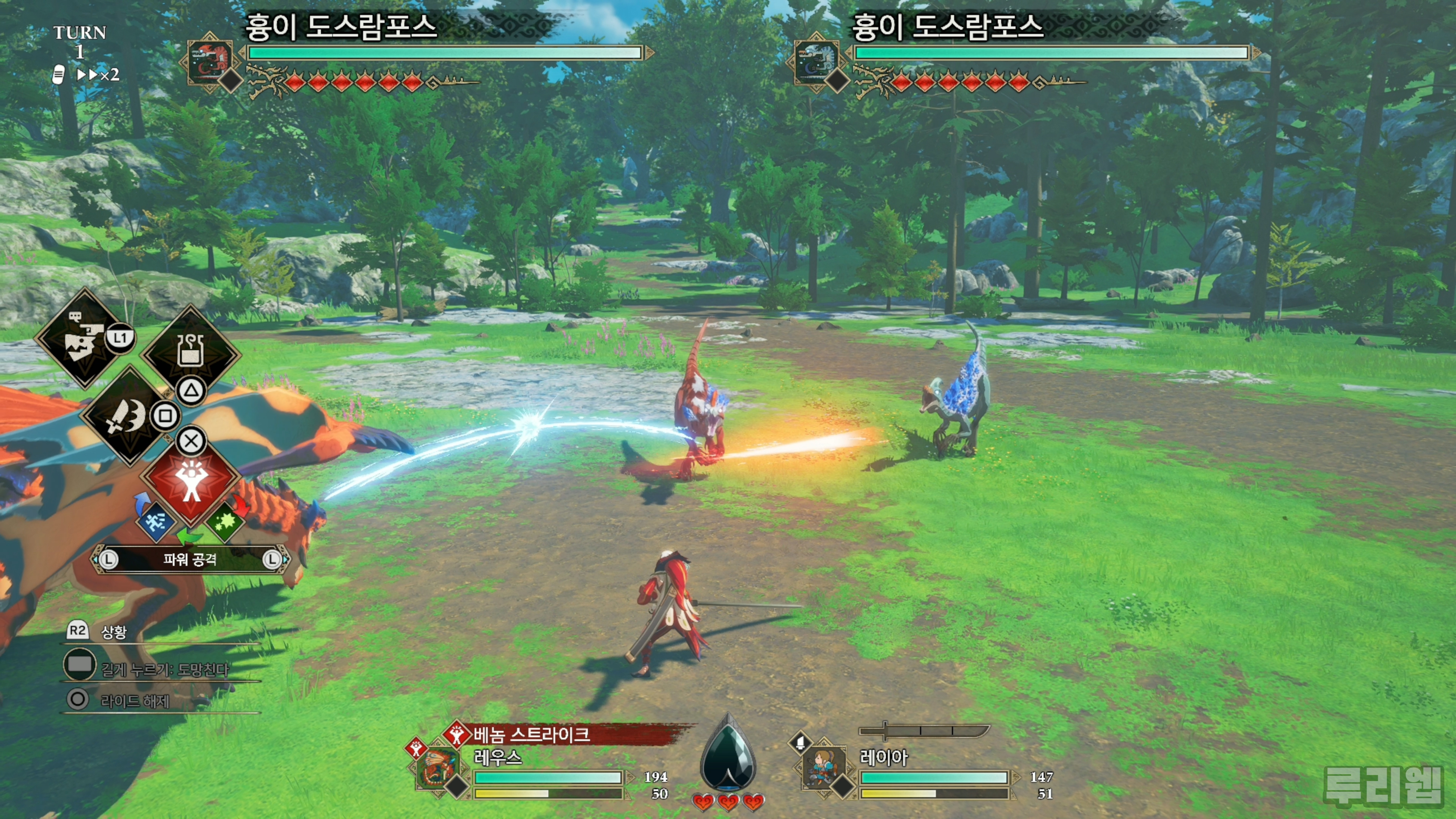Toggle the x2 battle speed indicator
Image resolution: width=1456 pixels, height=819 pixels.
click(x=98, y=75)
